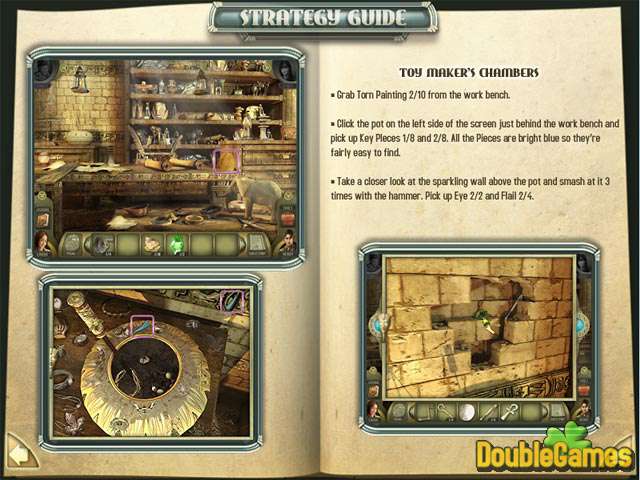Click the DoubleGames logo watermark

point(555,455)
